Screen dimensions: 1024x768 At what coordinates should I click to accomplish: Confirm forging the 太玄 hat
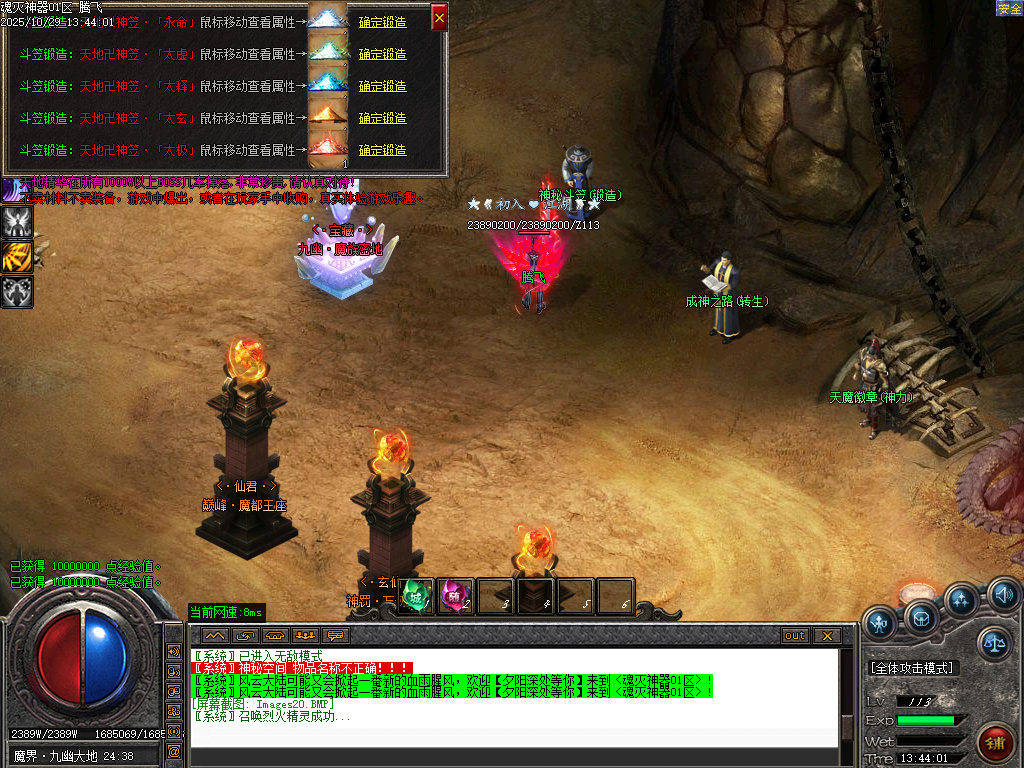tap(382, 118)
